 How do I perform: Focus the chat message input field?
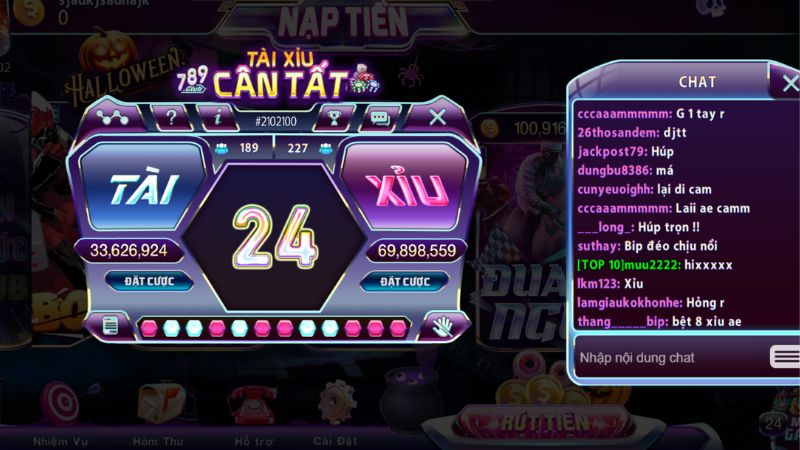(x=666, y=357)
